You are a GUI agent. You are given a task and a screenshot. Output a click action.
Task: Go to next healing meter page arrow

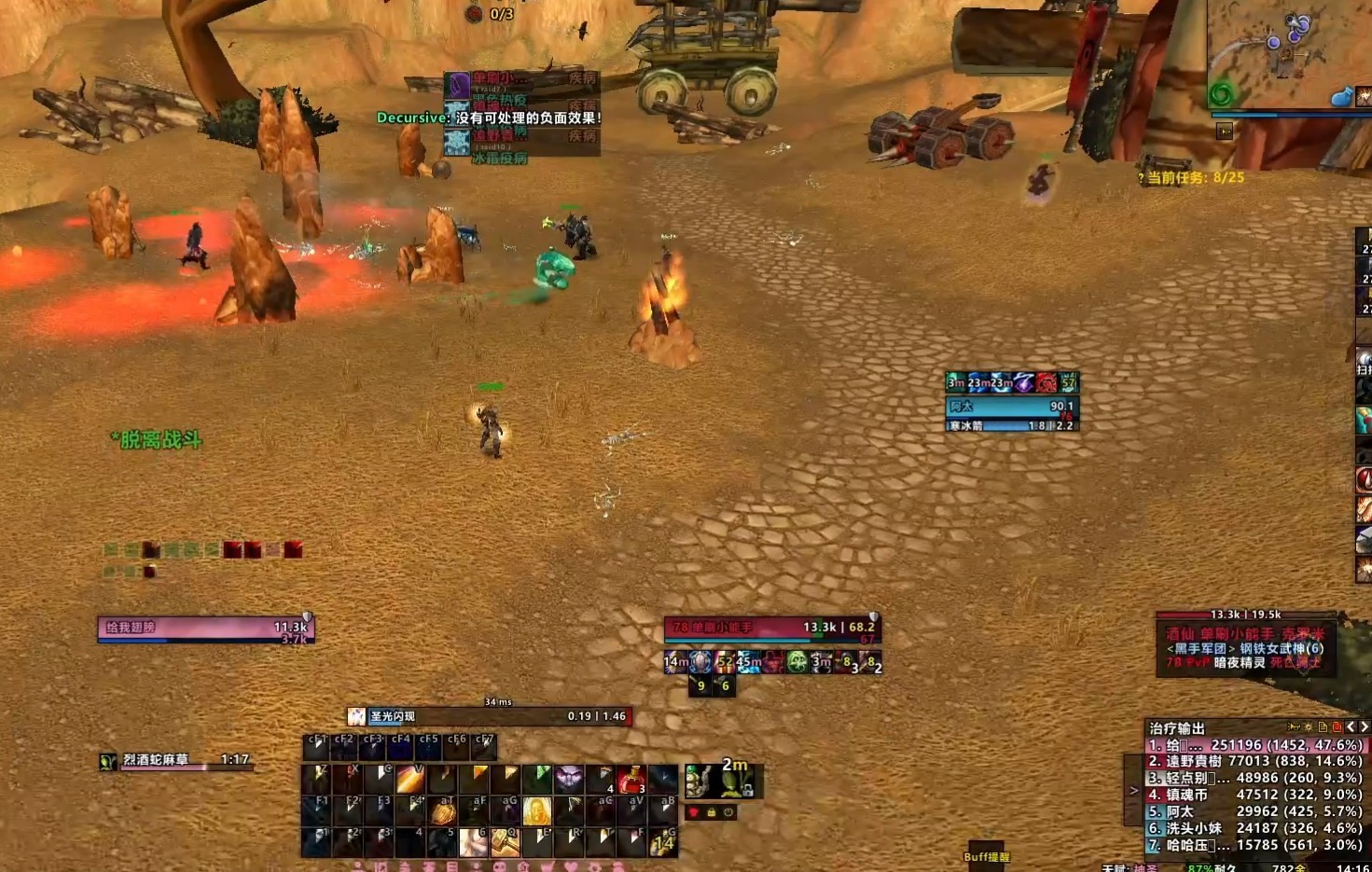coord(1364,727)
